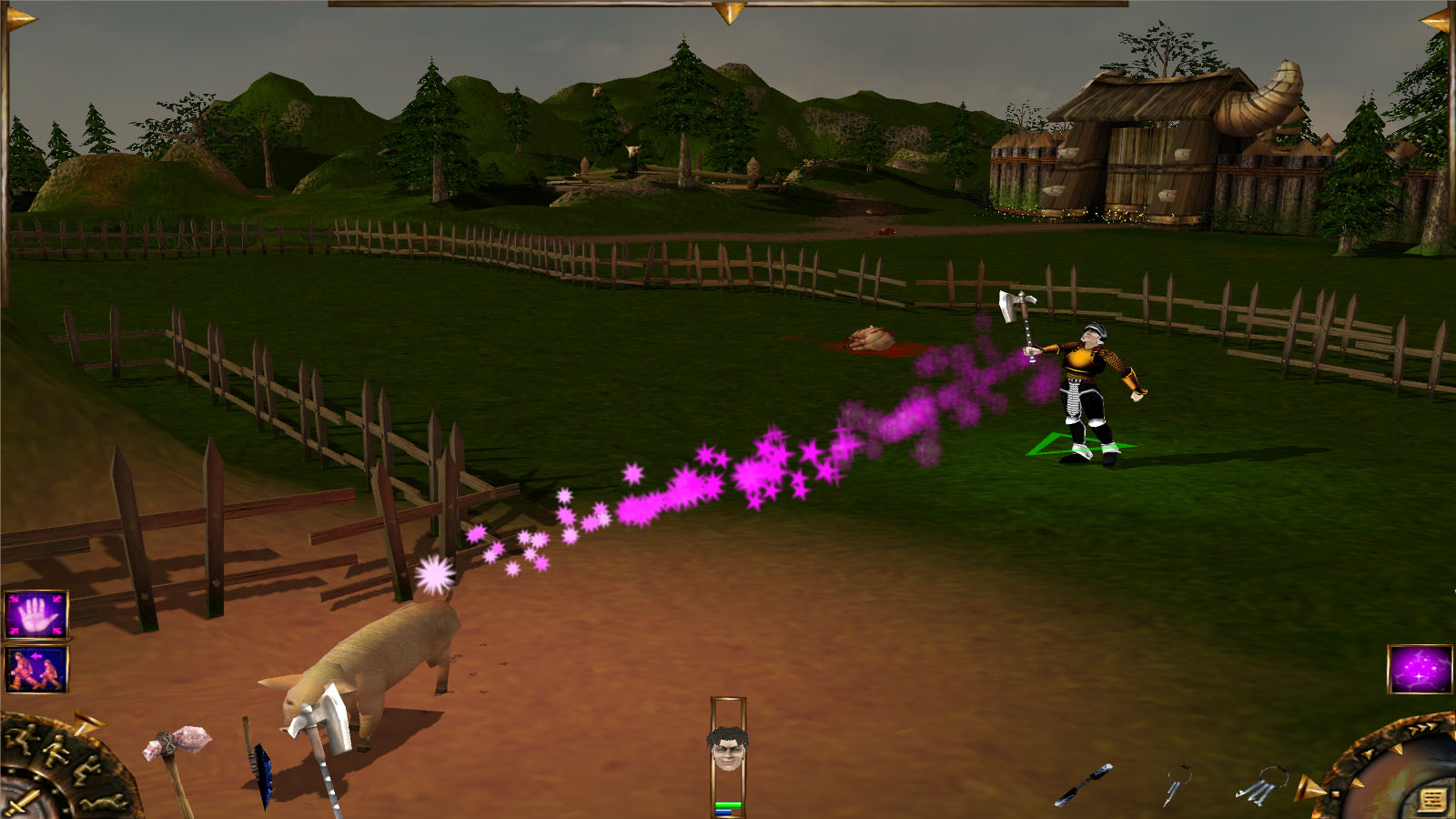Use the single key on ring

(1175, 784)
